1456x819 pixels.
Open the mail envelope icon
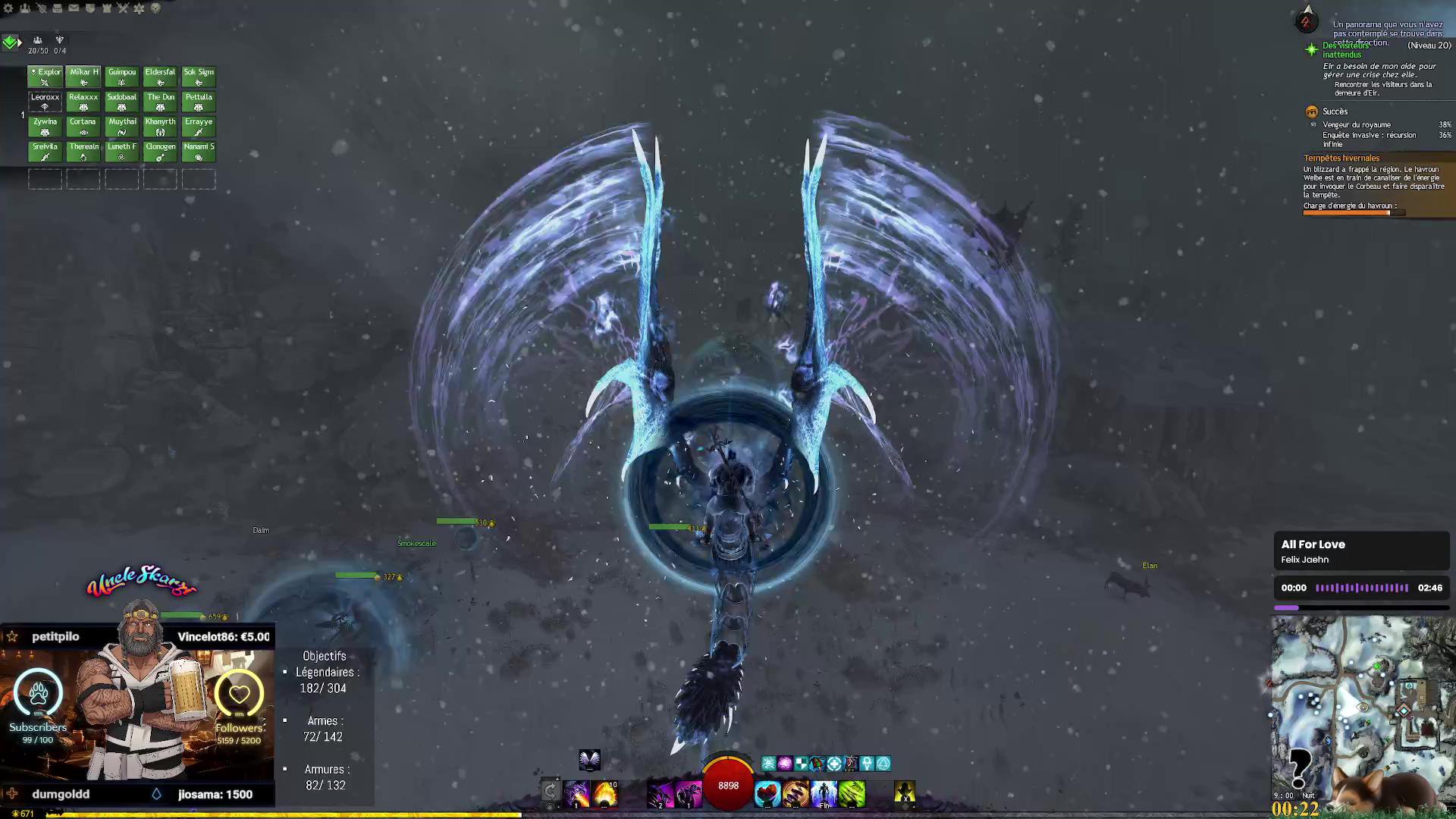click(x=74, y=8)
